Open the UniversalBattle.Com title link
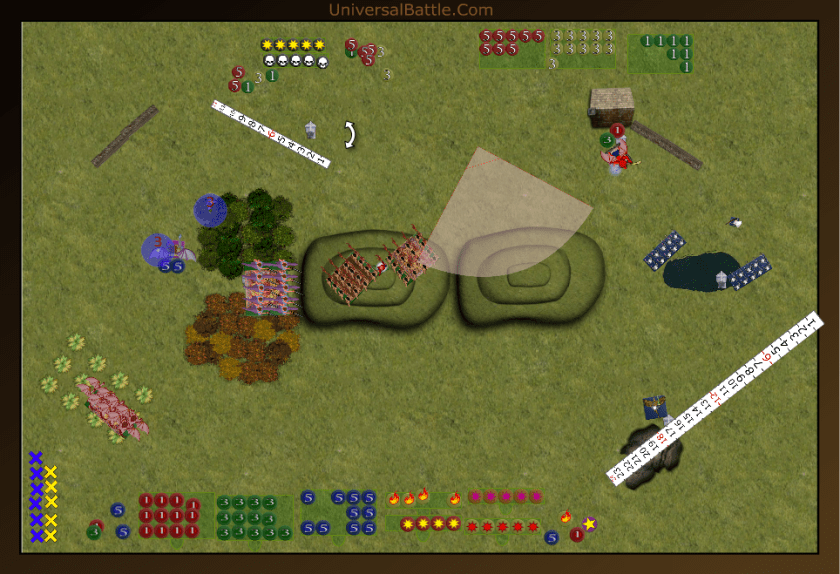The height and width of the screenshot is (574, 840). [410, 10]
